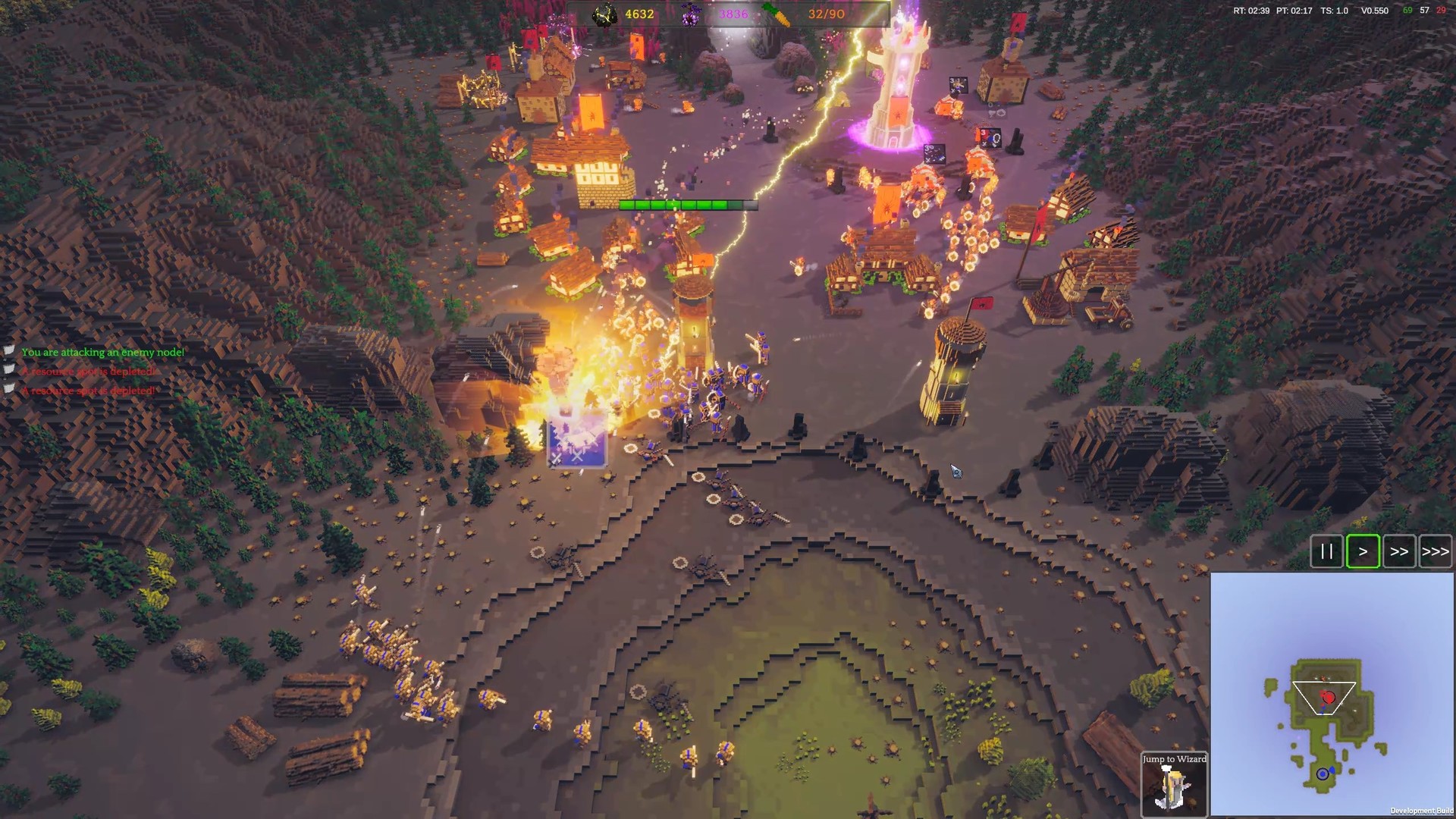The width and height of the screenshot is (1456, 819).
Task: Choose triple fast-forward speed
Action: click(1435, 551)
